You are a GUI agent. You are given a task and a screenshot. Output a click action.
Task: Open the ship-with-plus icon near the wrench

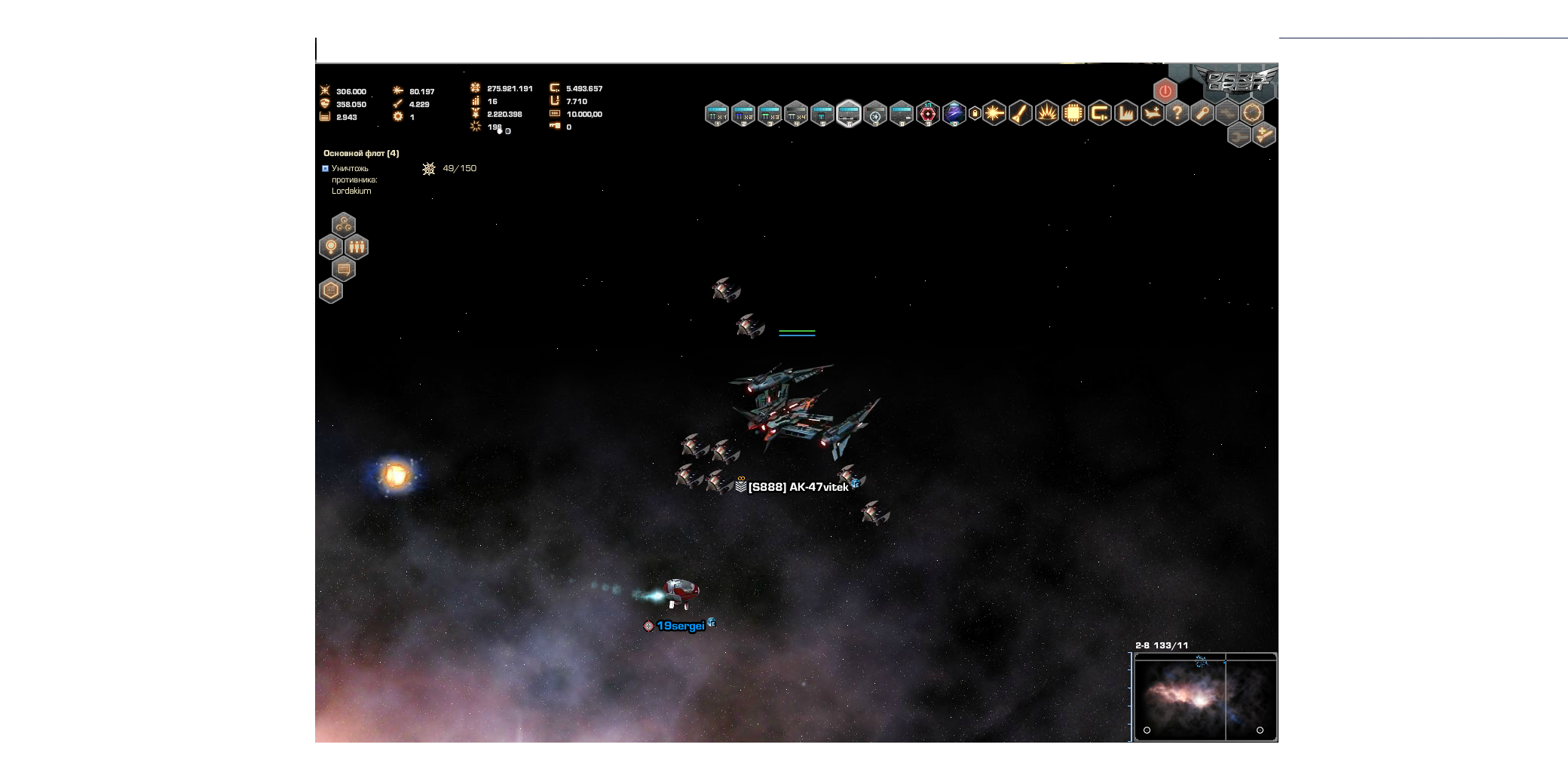coord(1264,136)
